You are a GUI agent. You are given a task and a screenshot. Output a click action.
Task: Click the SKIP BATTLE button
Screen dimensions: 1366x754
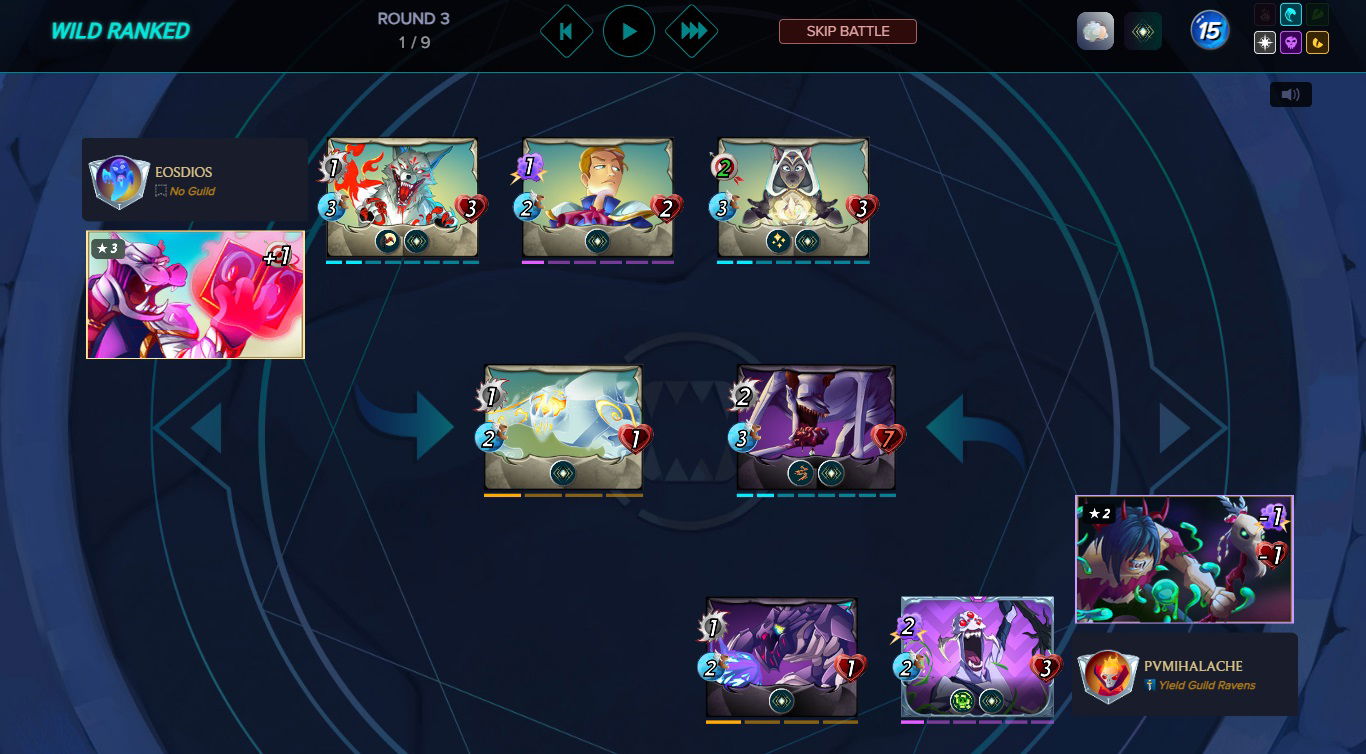(x=847, y=31)
